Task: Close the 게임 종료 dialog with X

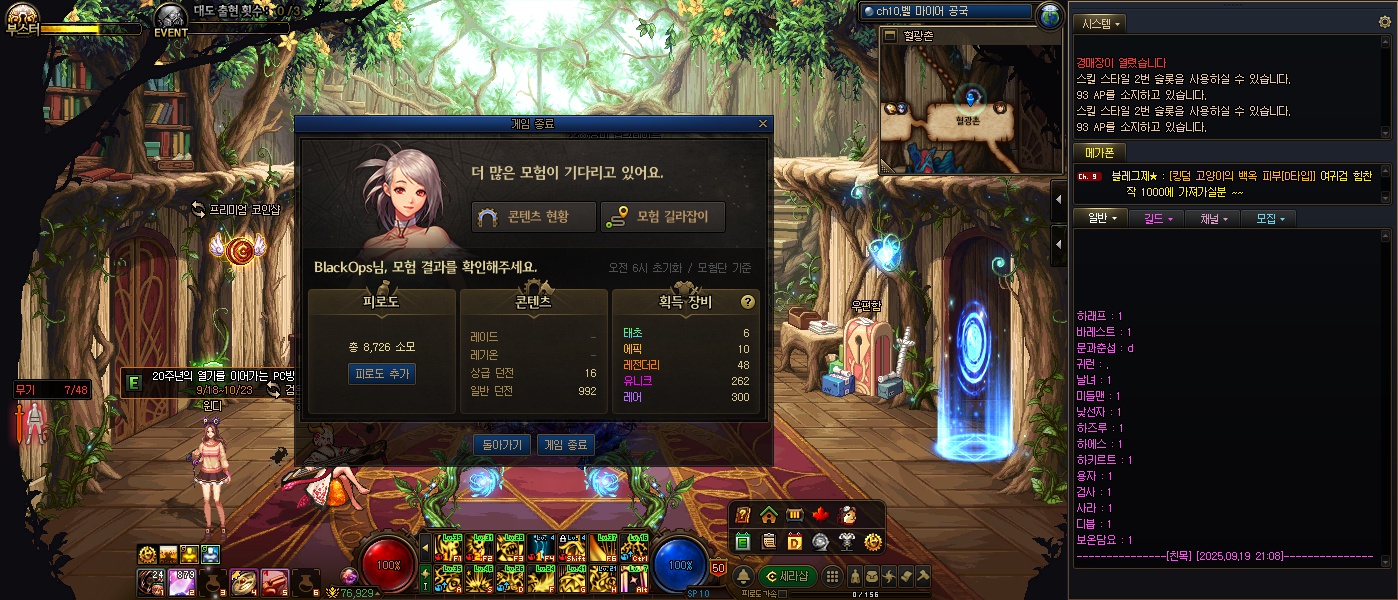Action: pyautogui.click(x=763, y=124)
